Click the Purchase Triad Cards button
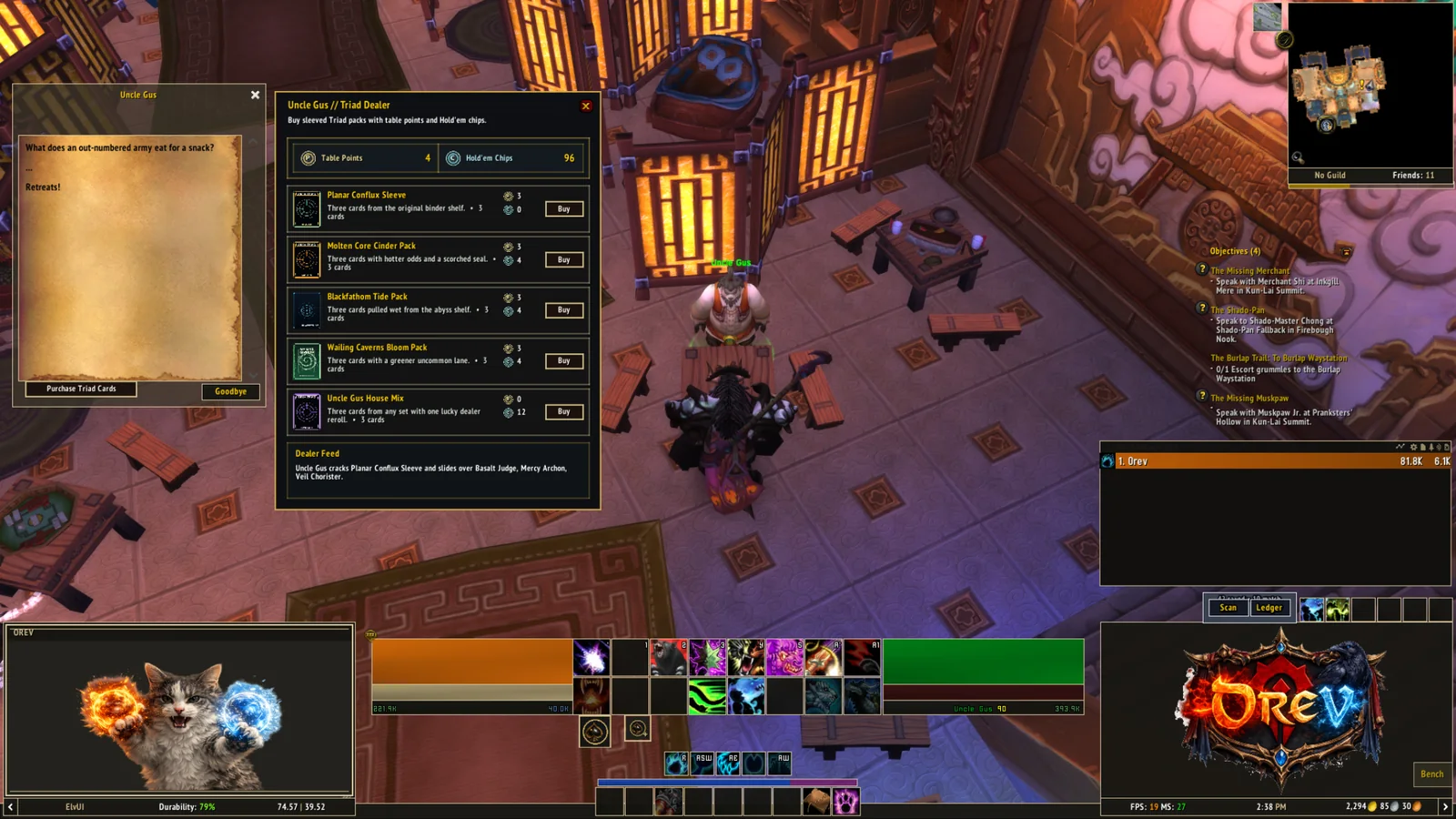The height and width of the screenshot is (819, 1456). pyautogui.click(x=82, y=389)
